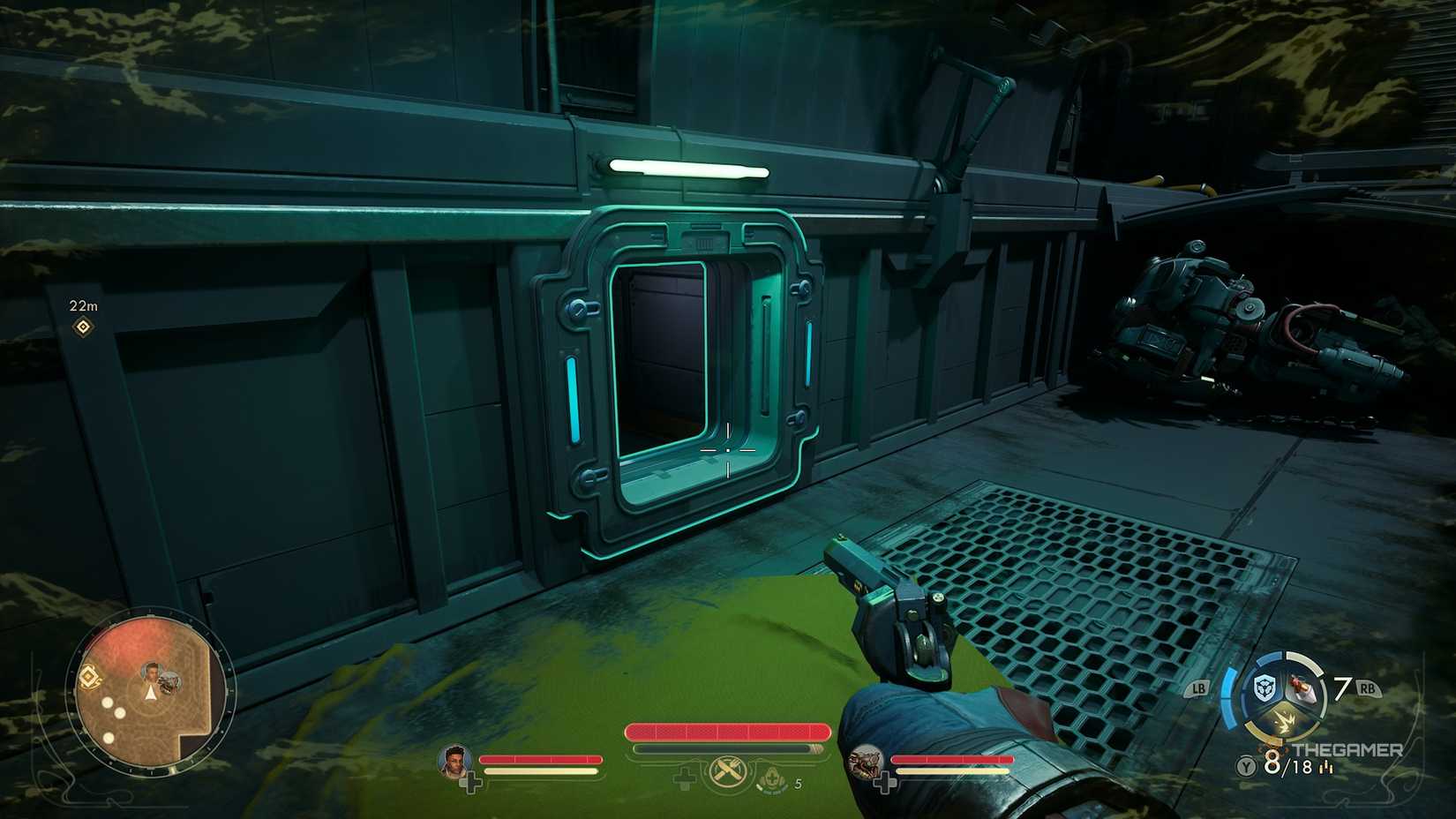
Task: Open the left companion's D-pad command expander
Action: [x=470, y=782]
